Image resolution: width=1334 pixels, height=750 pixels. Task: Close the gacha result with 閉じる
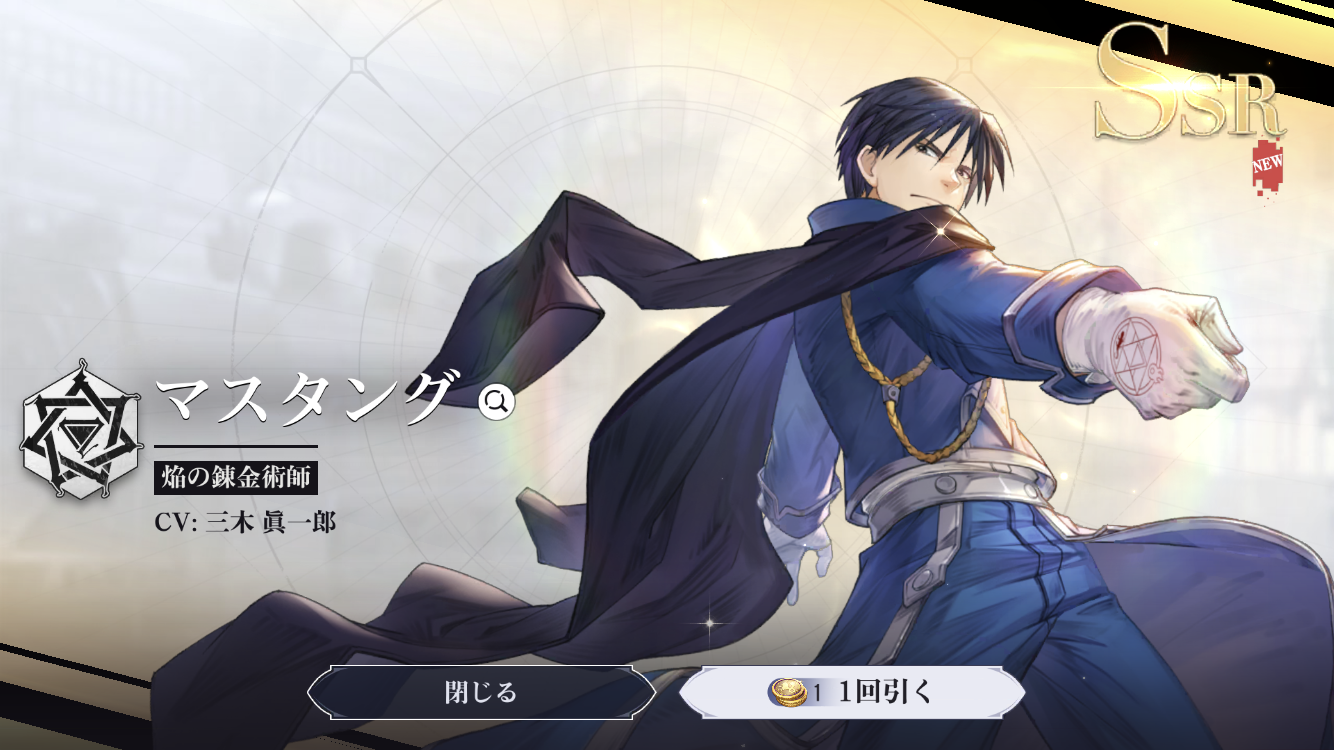481,692
